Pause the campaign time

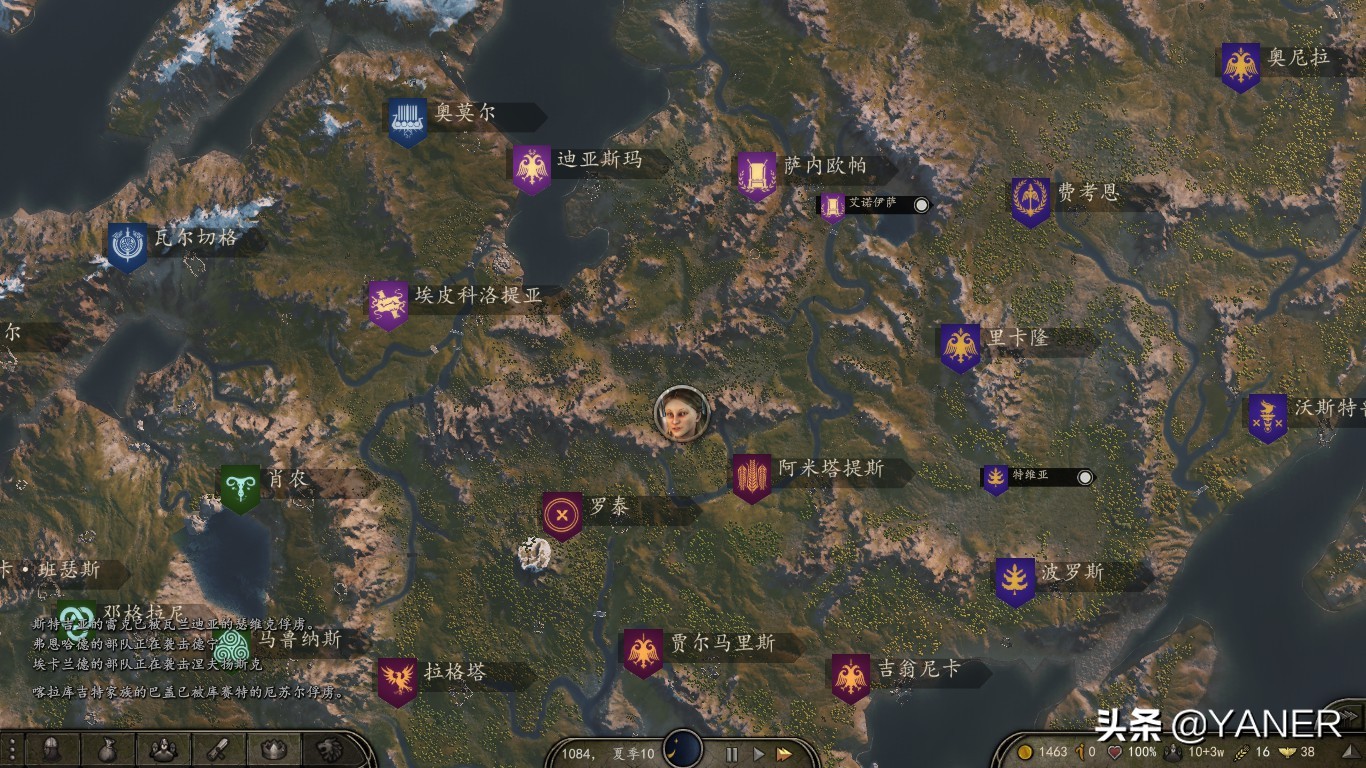tap(731, 754)
